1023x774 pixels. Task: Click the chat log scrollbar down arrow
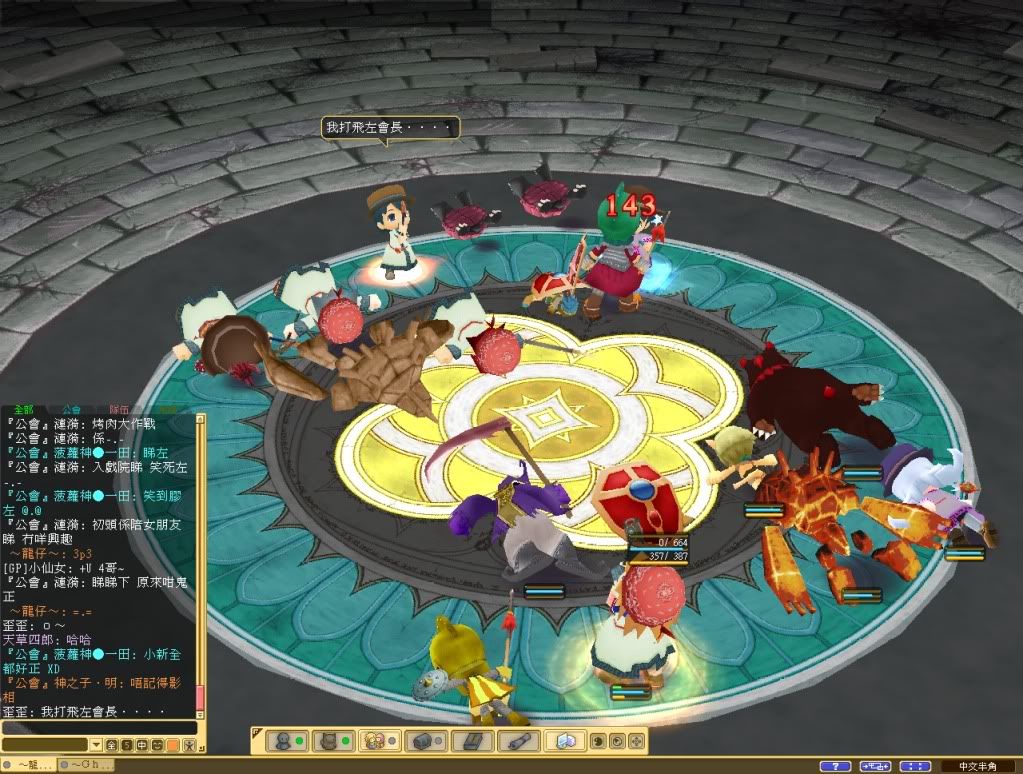200,713
